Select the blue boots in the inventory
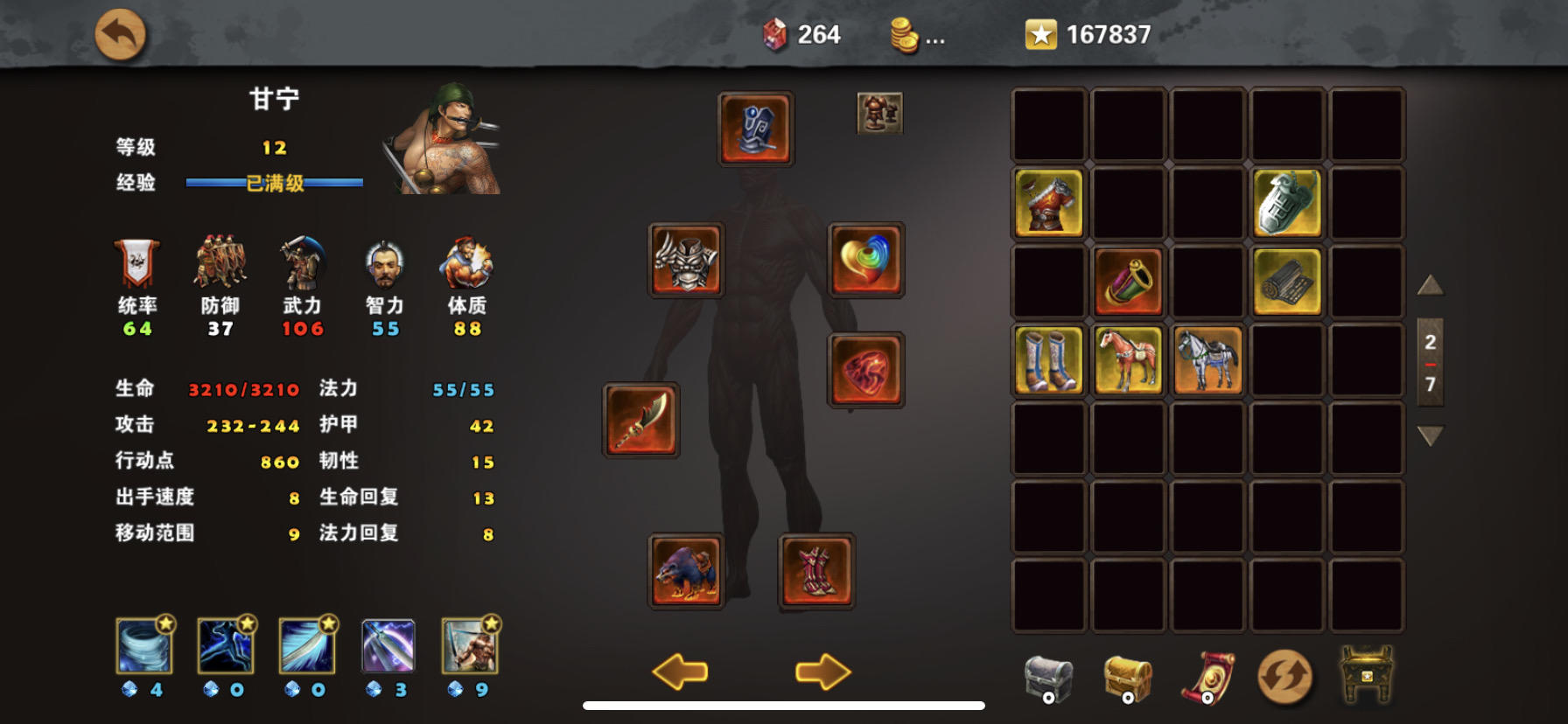 tap(1047, 361)
